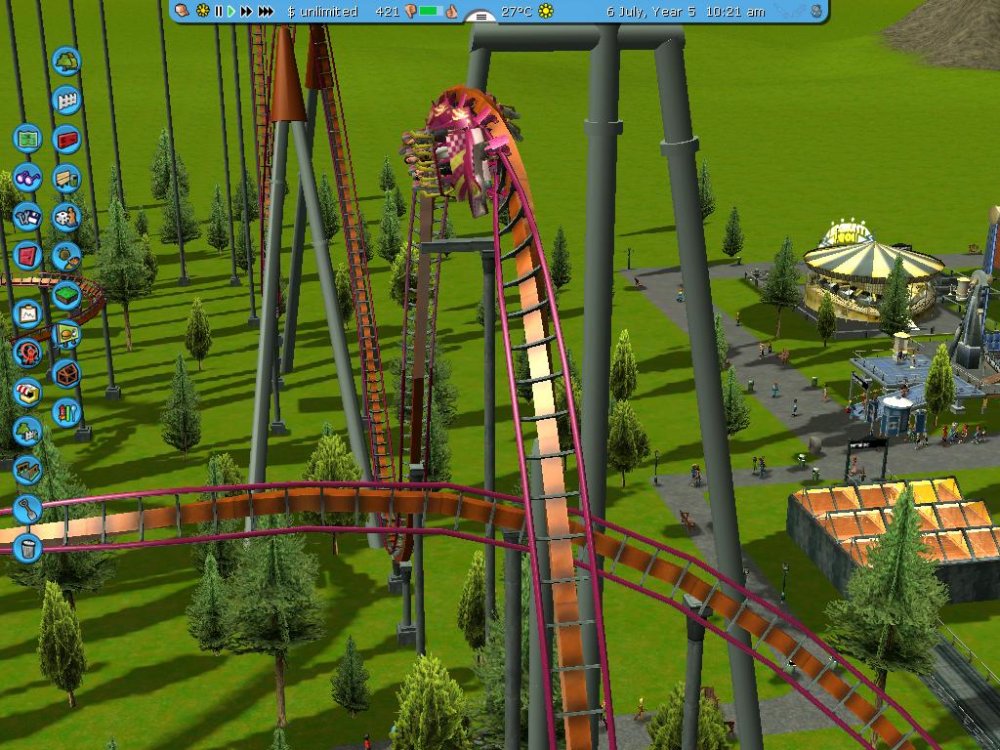The height and width of the screenshot is (750, 1000).
Task: Expand the top status bar tab
Action: click(481, 18)
